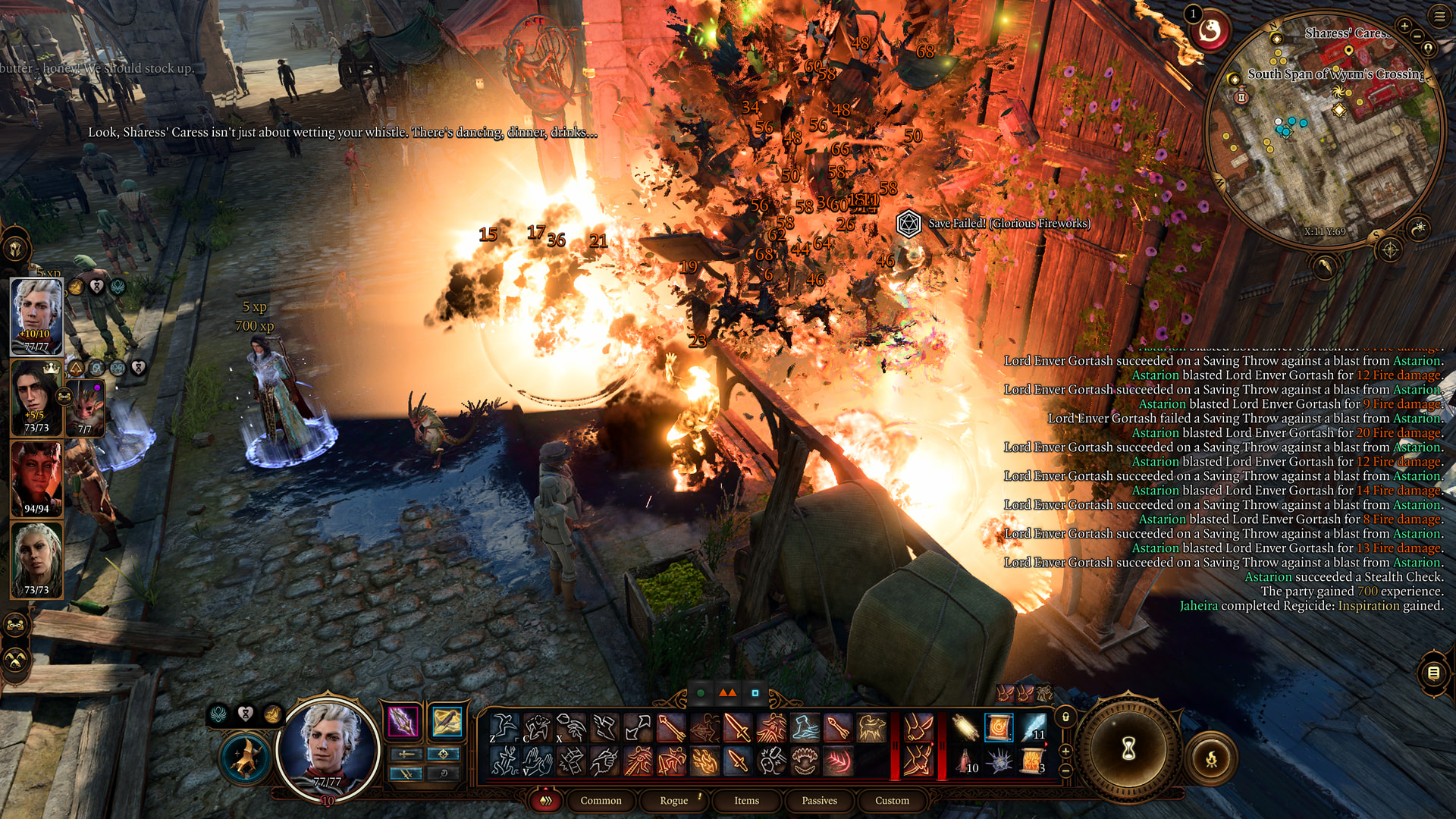Screen dimensions: 1456x819
Task: Switch to the Common hotbar tab
Action: pos(601,800)
